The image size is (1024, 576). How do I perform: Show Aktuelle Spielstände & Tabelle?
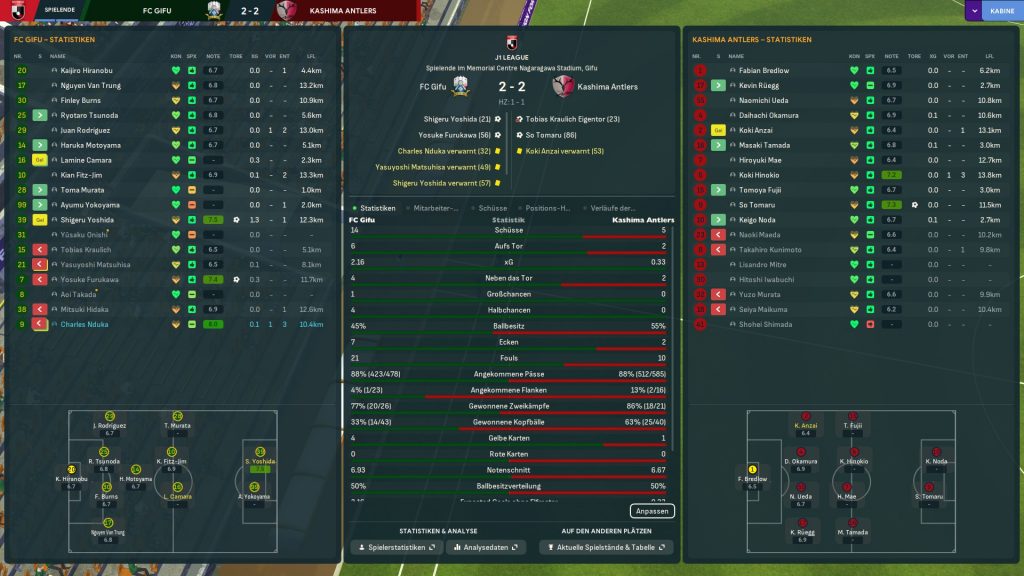[x=606, y=548]
